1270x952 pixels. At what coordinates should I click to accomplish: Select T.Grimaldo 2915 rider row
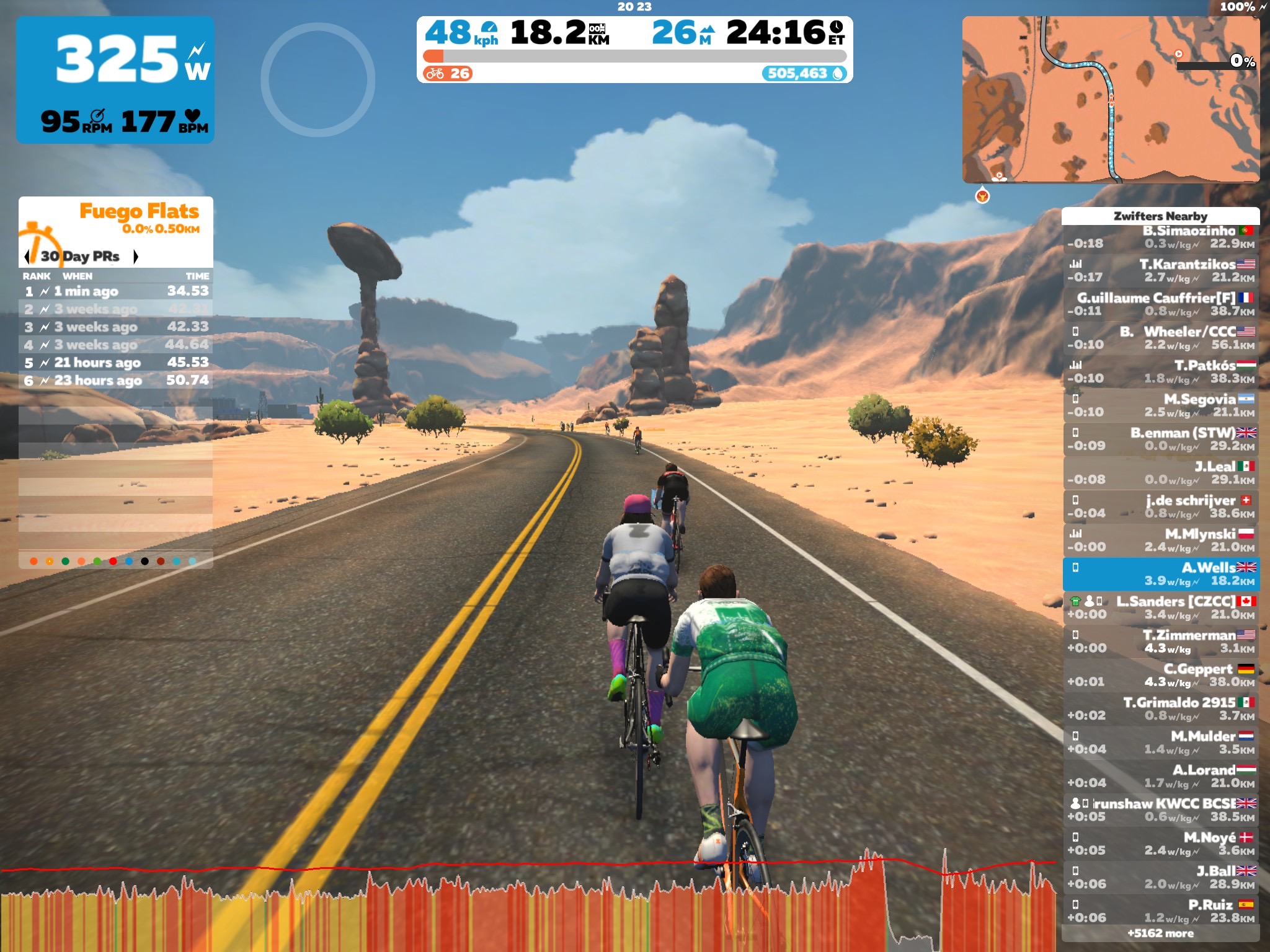point(1160,708)
